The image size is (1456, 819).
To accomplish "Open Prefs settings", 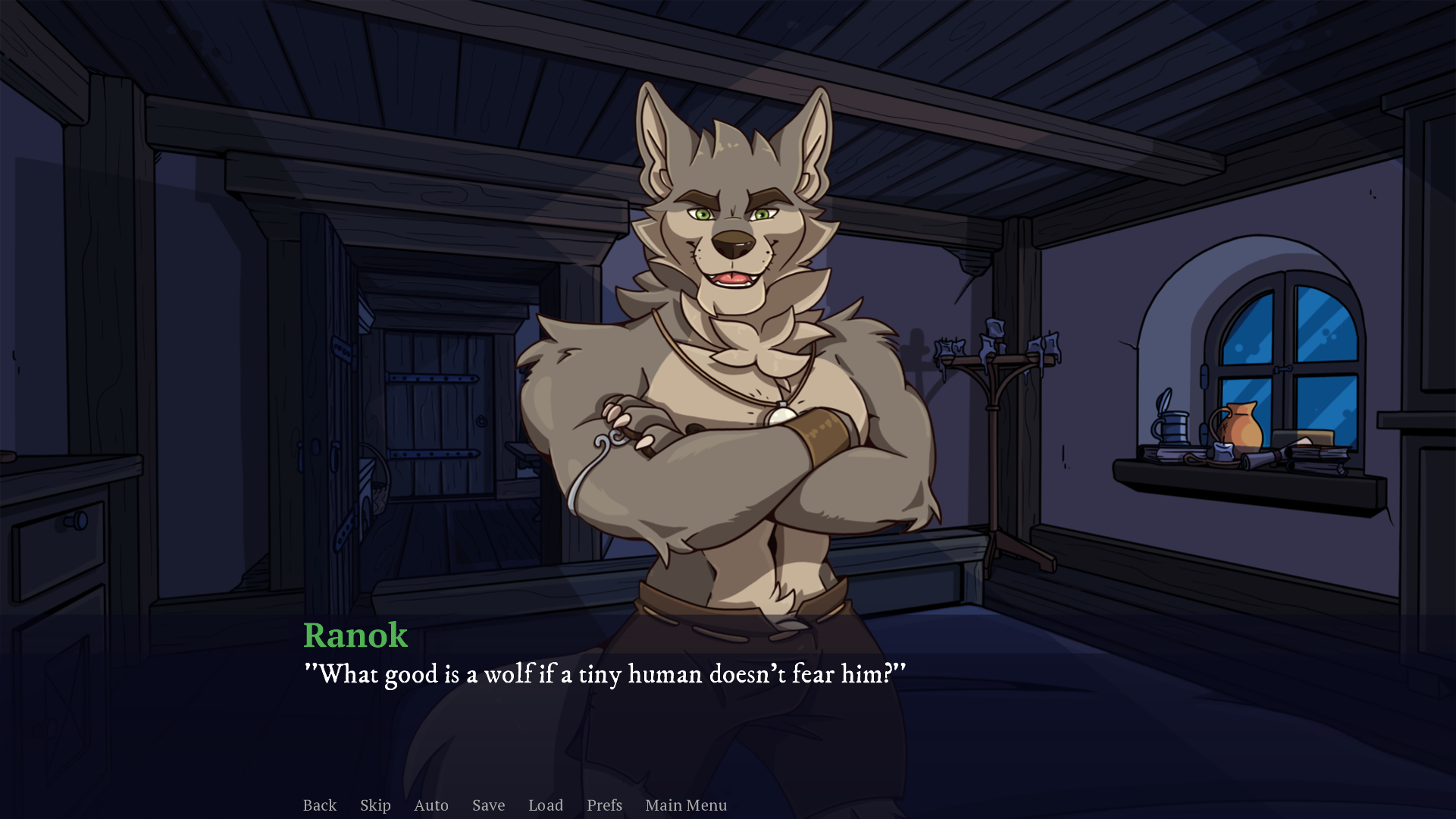I will click(x=604, y=805).
